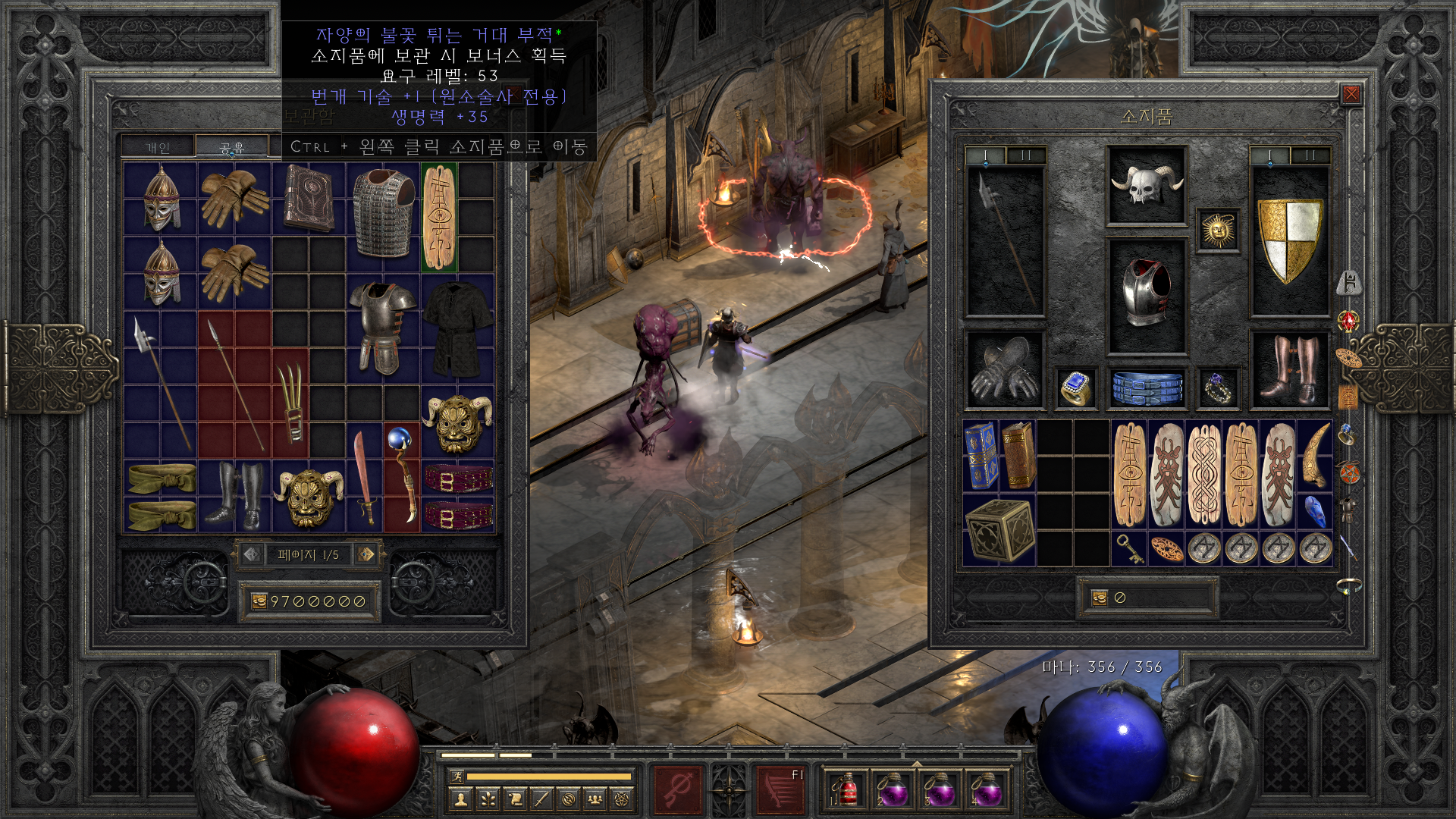The width and height of the screenshot is (1456, 819).
Task: Select the equipped sun amulet
Action: click(x=1218, y=230)
